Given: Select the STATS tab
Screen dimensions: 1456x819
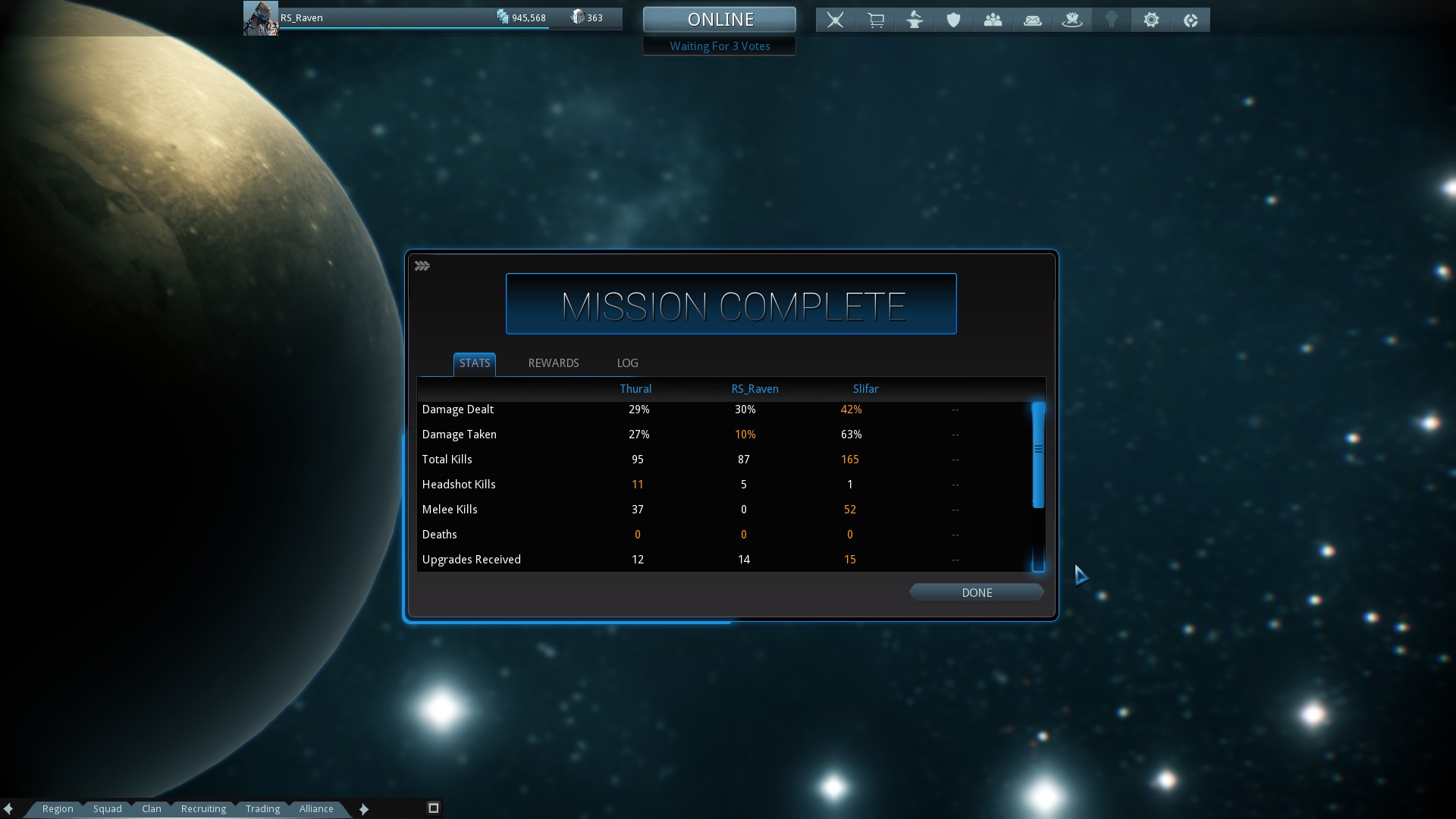Looking at the screenshot, I should pyautogui.click(x=475, y=363).
